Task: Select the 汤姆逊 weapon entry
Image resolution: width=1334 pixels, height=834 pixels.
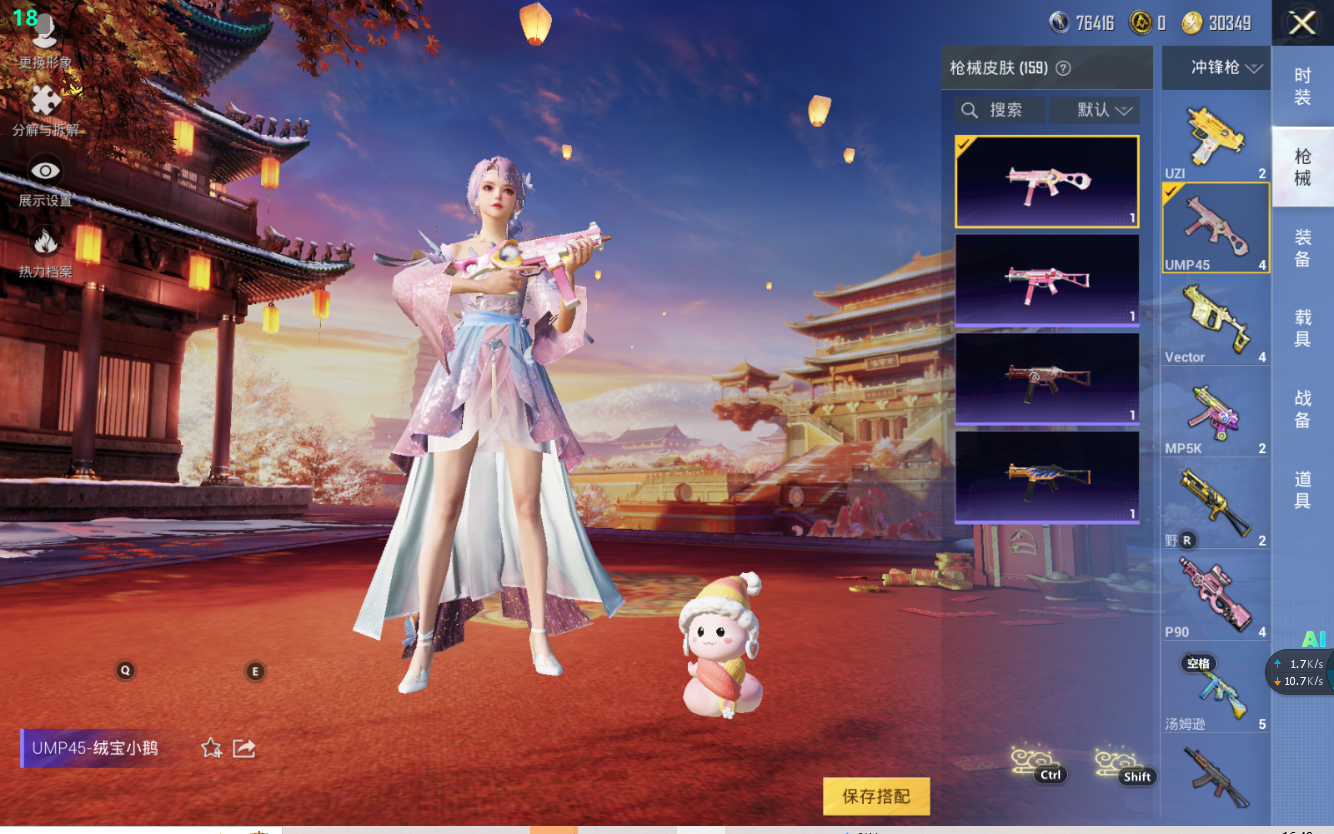Action: pyautogui.click(x=1215, y=690)
